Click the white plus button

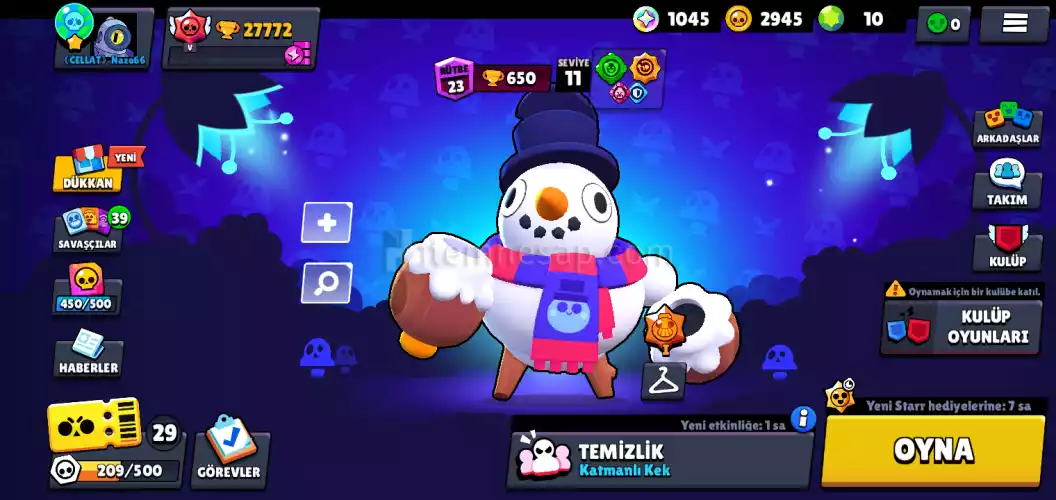point(327,223)
